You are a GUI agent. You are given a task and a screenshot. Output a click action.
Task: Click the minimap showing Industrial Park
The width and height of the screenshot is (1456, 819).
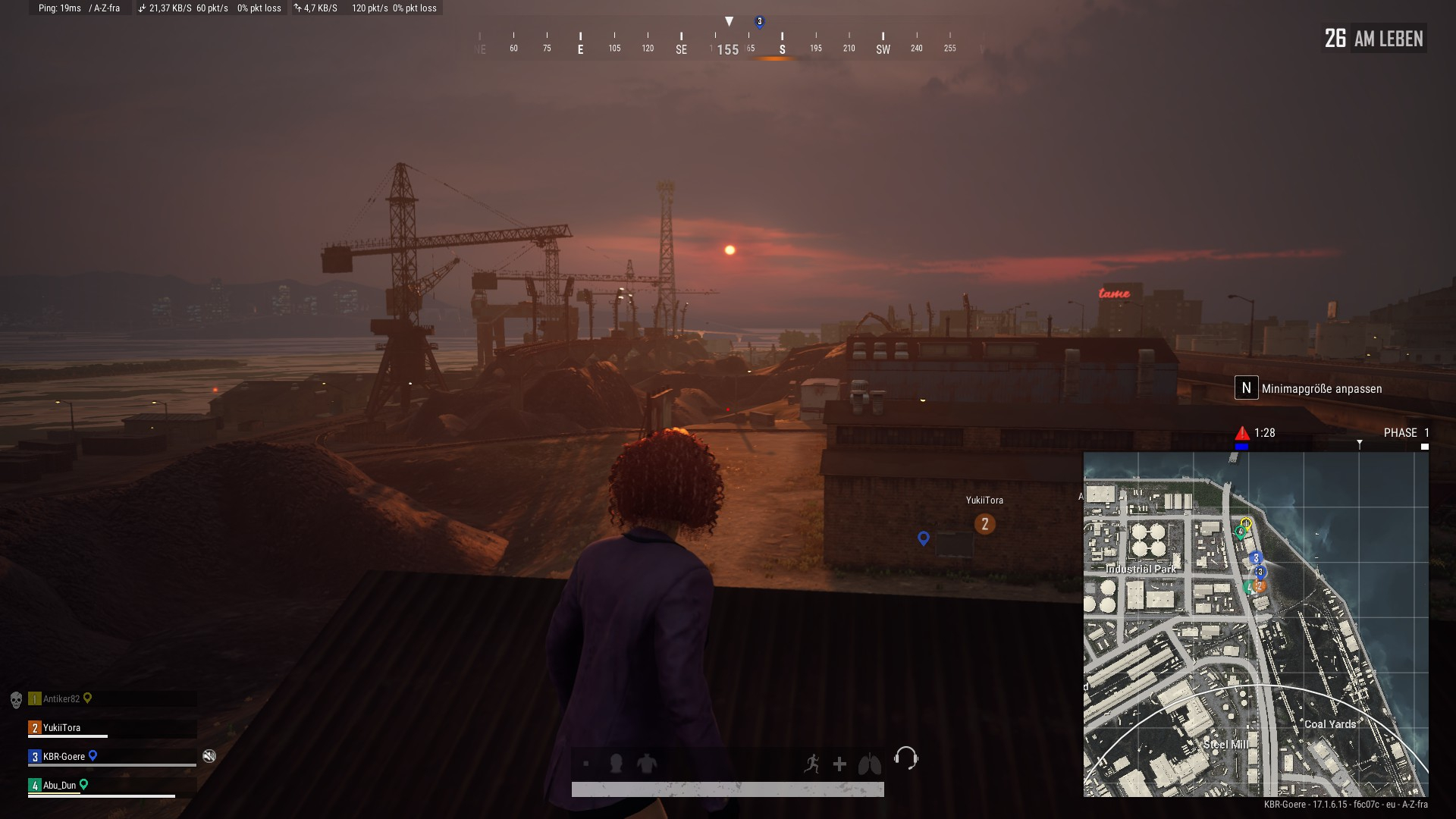(1255, 623)
